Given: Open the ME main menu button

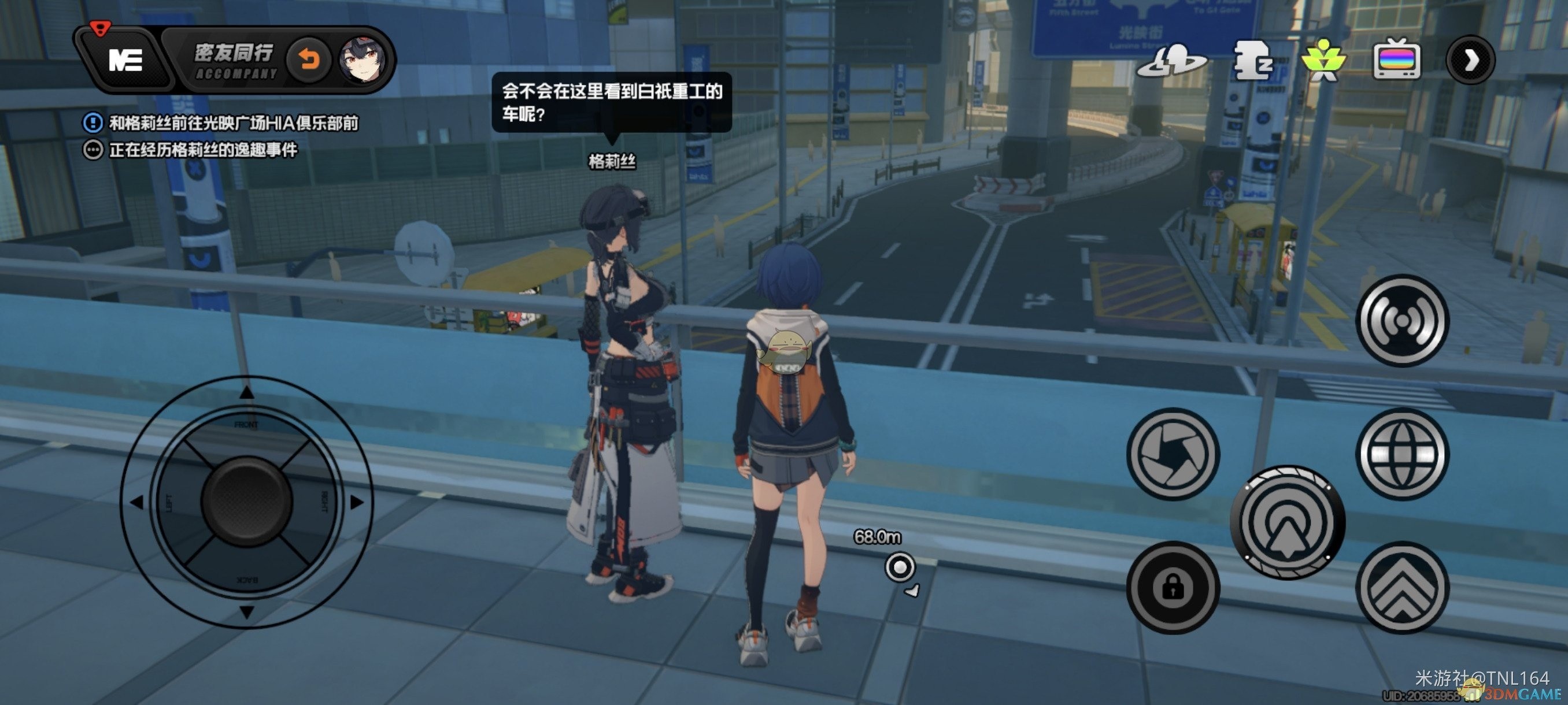Looking at the screenshot, I should coord(125,60).
